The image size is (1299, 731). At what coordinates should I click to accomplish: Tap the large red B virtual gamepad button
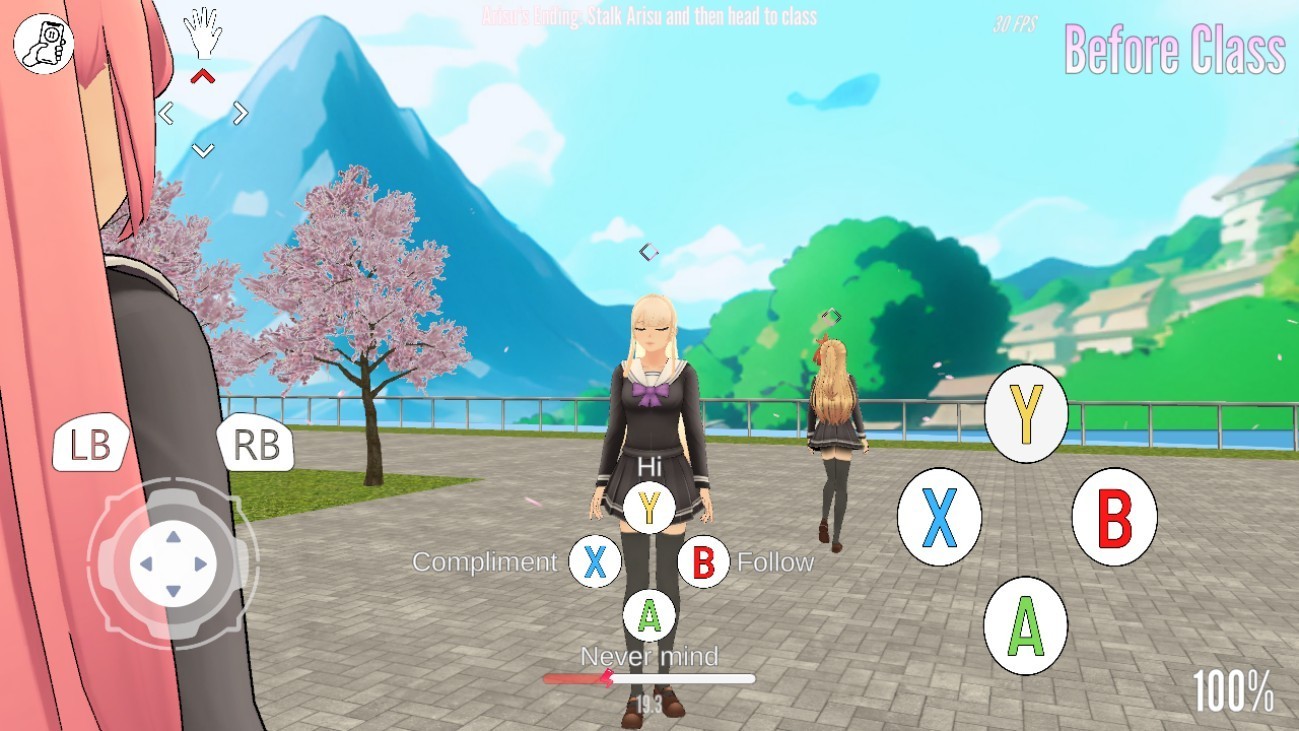coord(1114,516)
